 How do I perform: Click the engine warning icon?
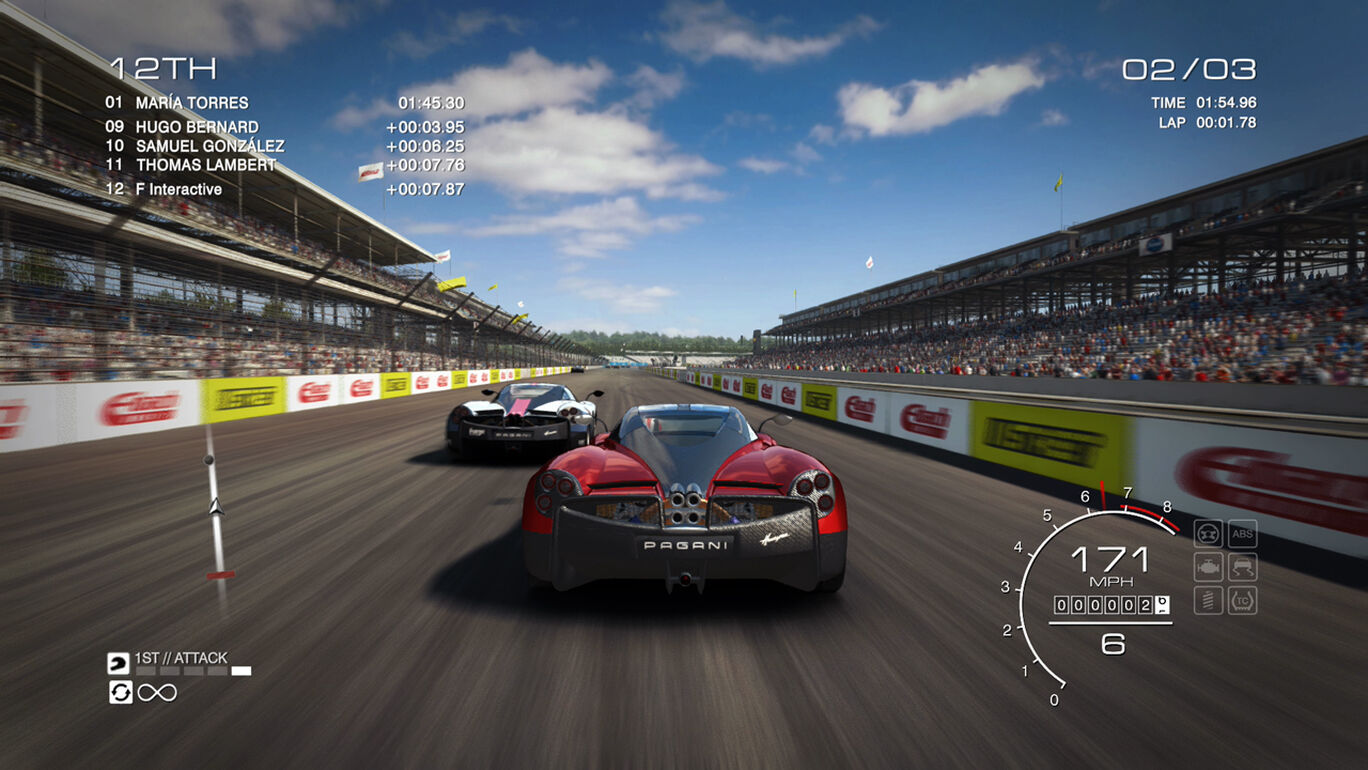[1208, 566]
